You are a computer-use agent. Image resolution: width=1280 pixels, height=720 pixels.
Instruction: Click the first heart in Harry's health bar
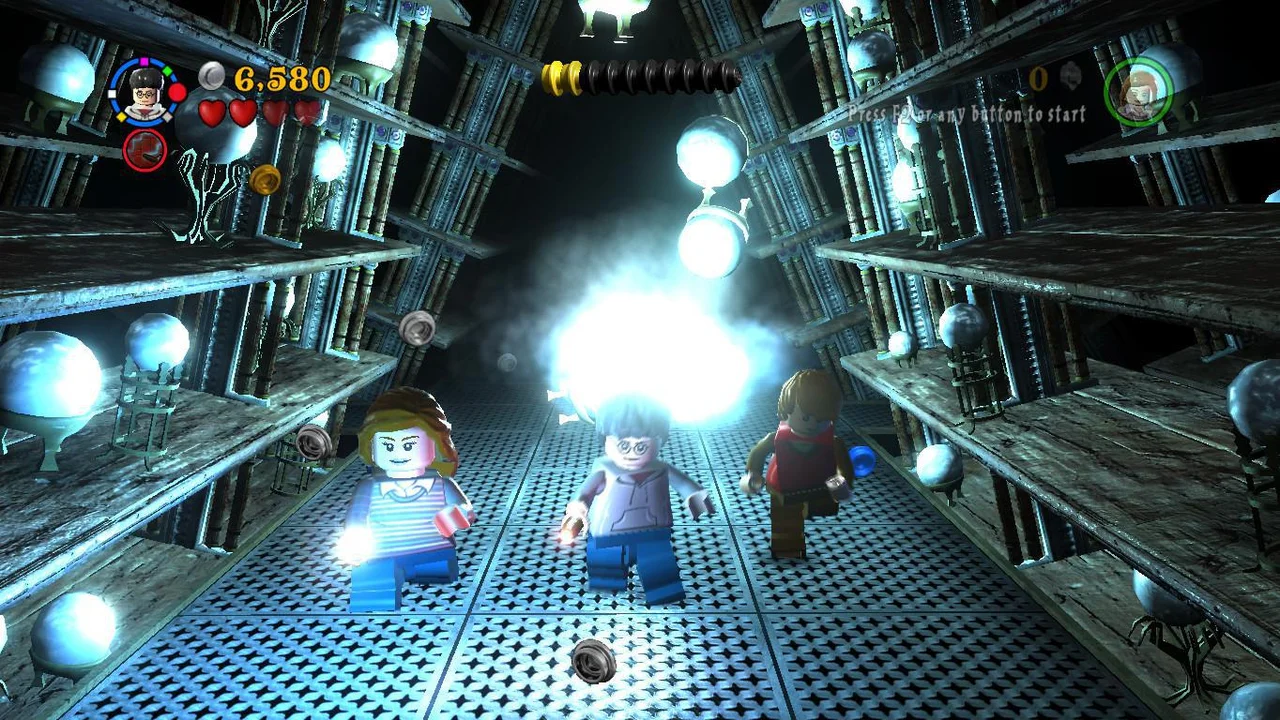click(210, 112)
